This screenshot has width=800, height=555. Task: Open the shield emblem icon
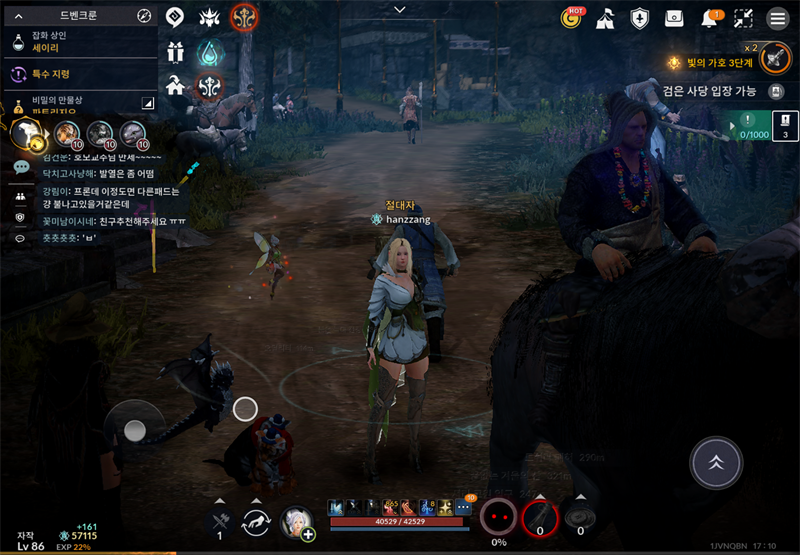tap(639, 18)
